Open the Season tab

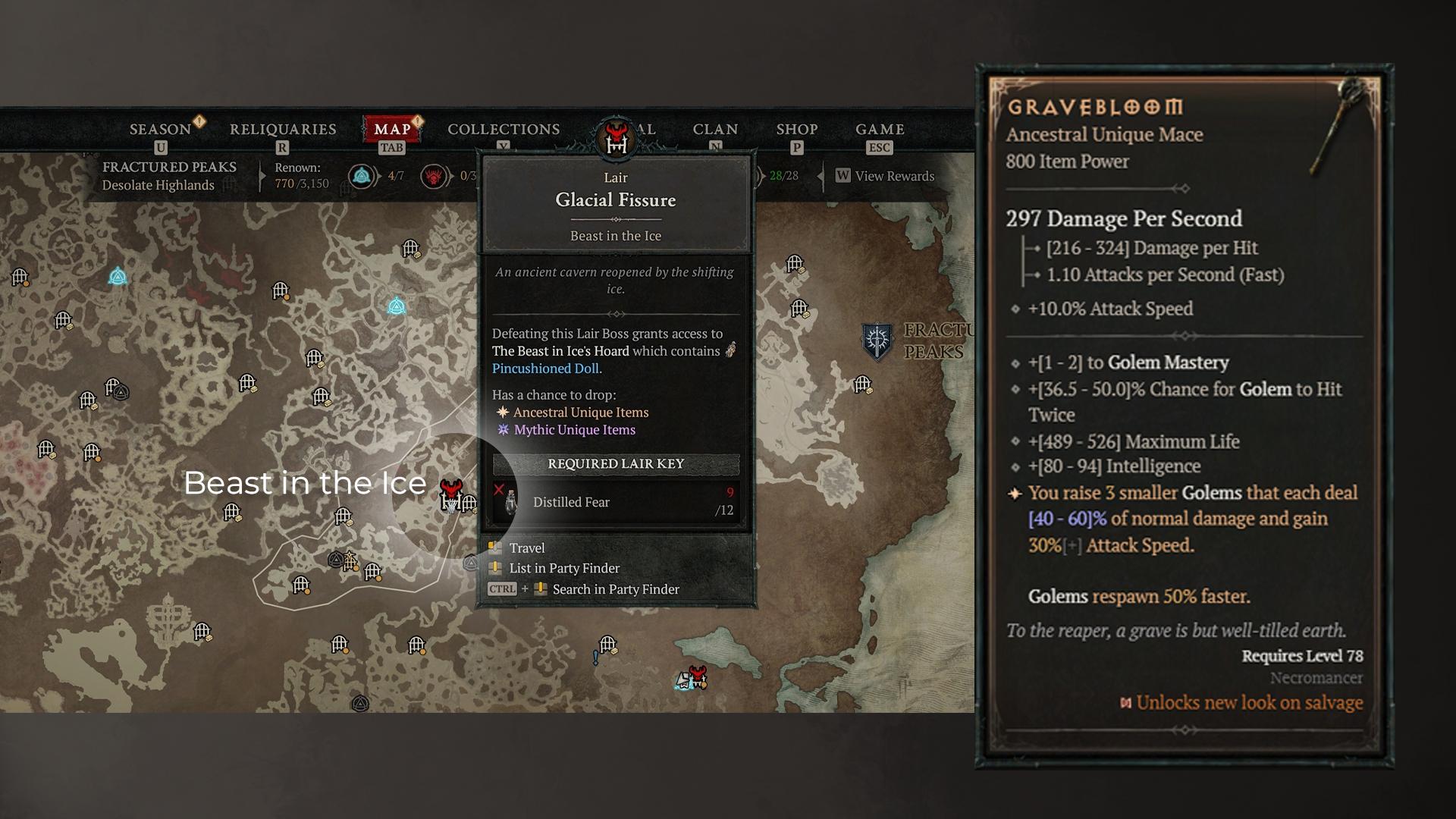click(x=160, y=130)
